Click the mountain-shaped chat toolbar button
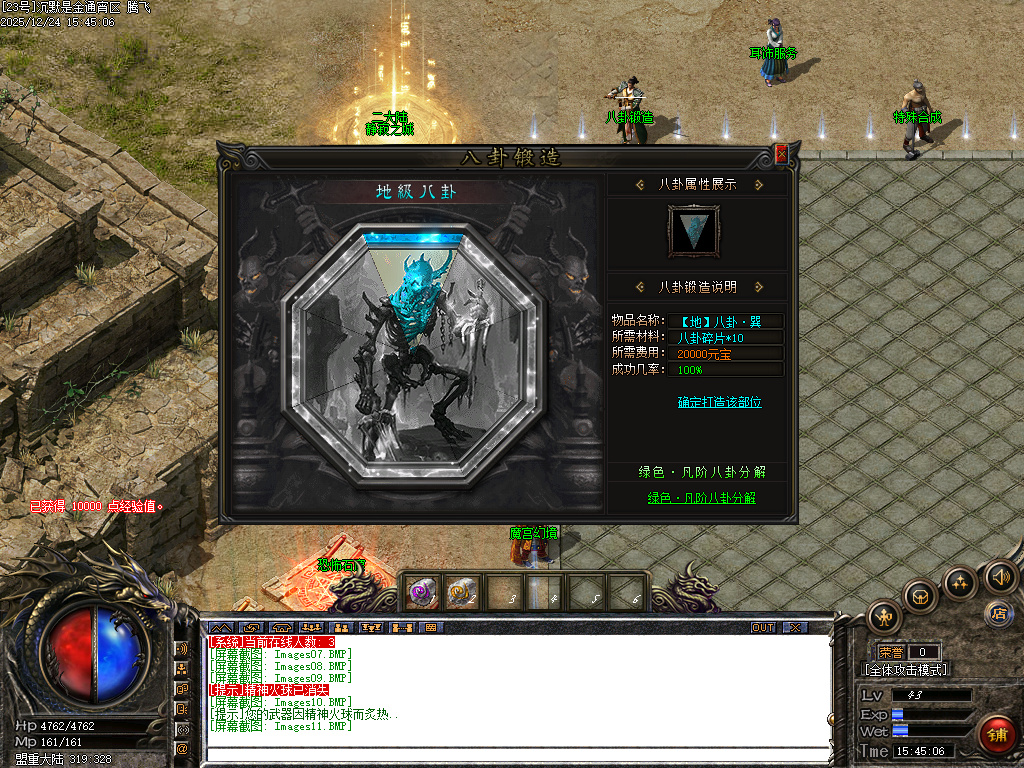The image size is (1024, 768). 222,628
